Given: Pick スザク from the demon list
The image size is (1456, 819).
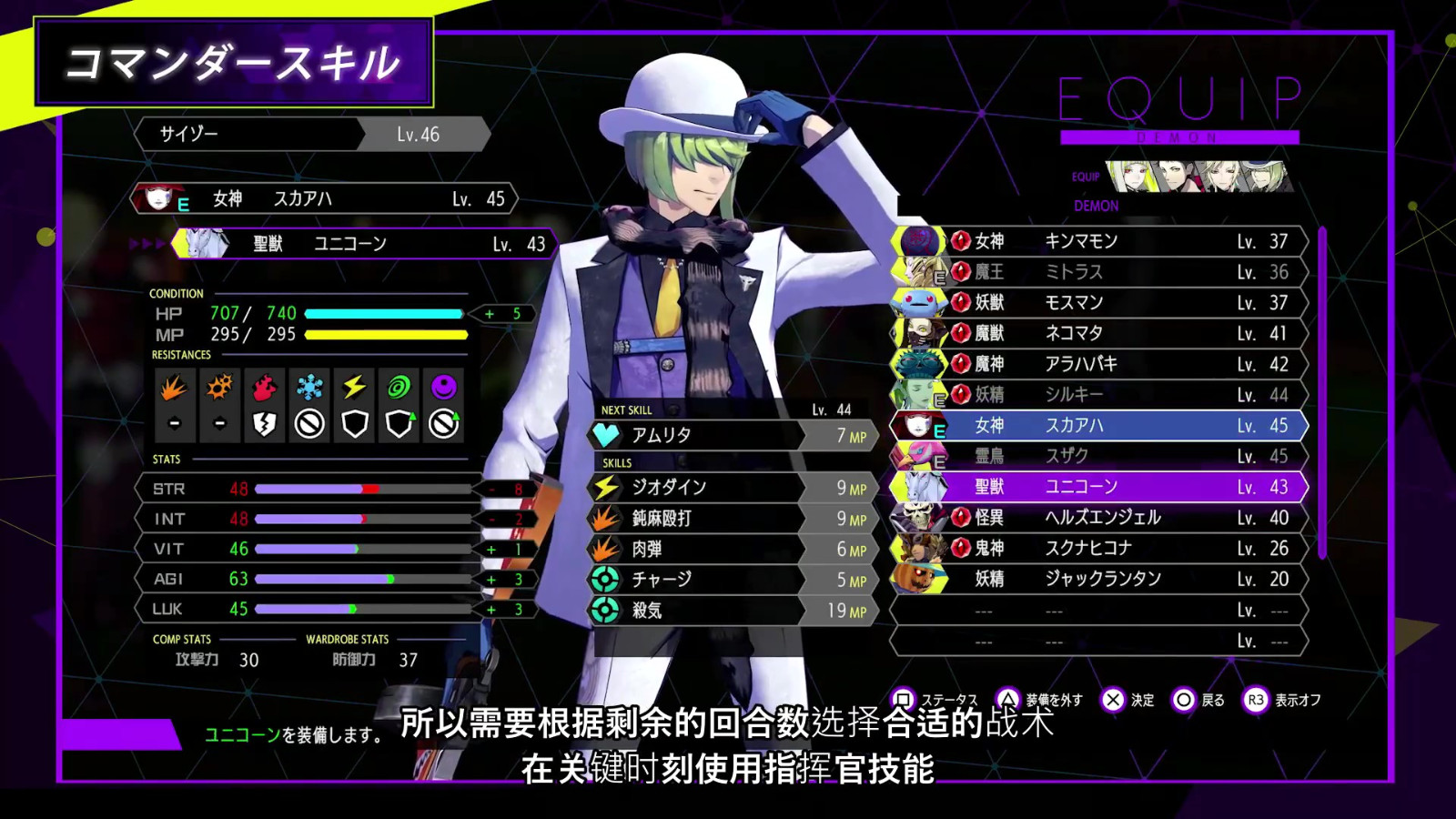Looking at the screenshot, I should click(1101, 456).
